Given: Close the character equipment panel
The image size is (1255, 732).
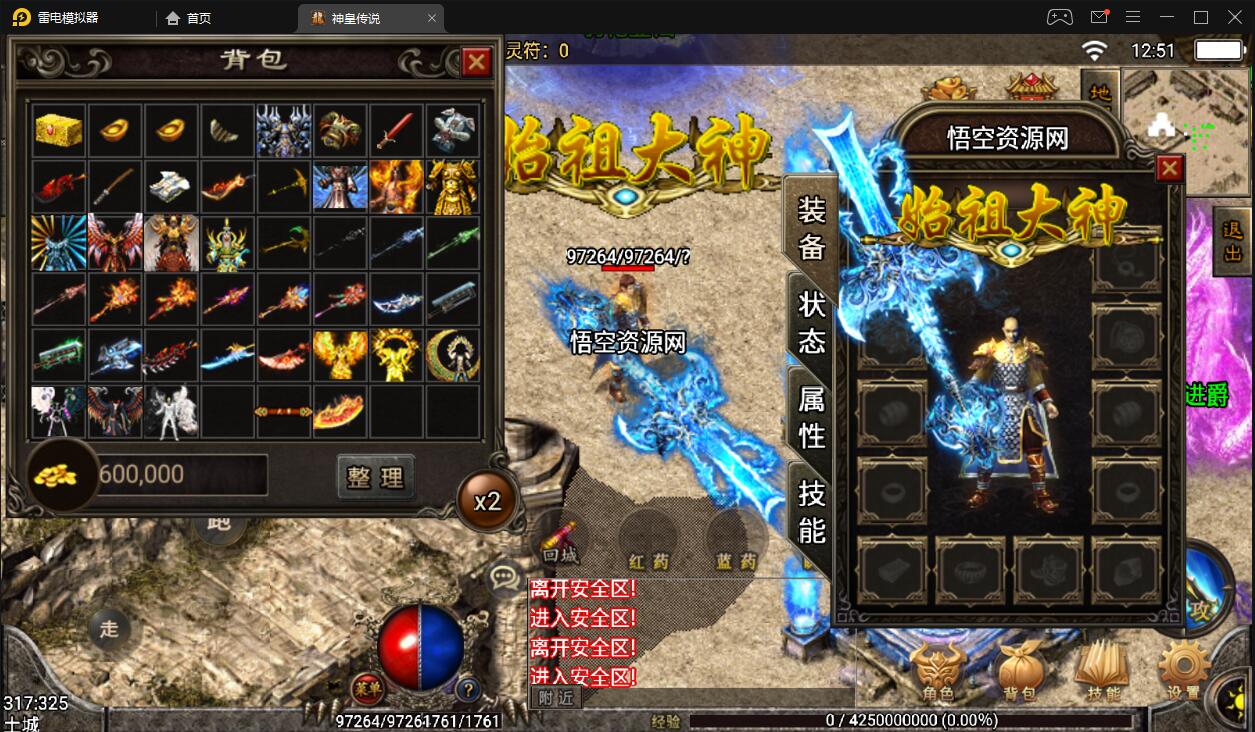Looking at the screenshot, I should pyautogui.click(x=1169, y=169).
